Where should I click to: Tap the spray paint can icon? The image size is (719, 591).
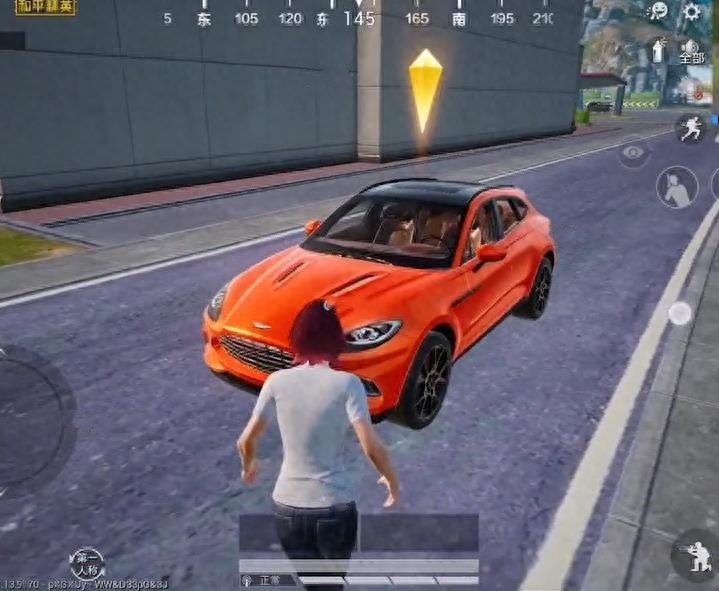tap(659, 50)
